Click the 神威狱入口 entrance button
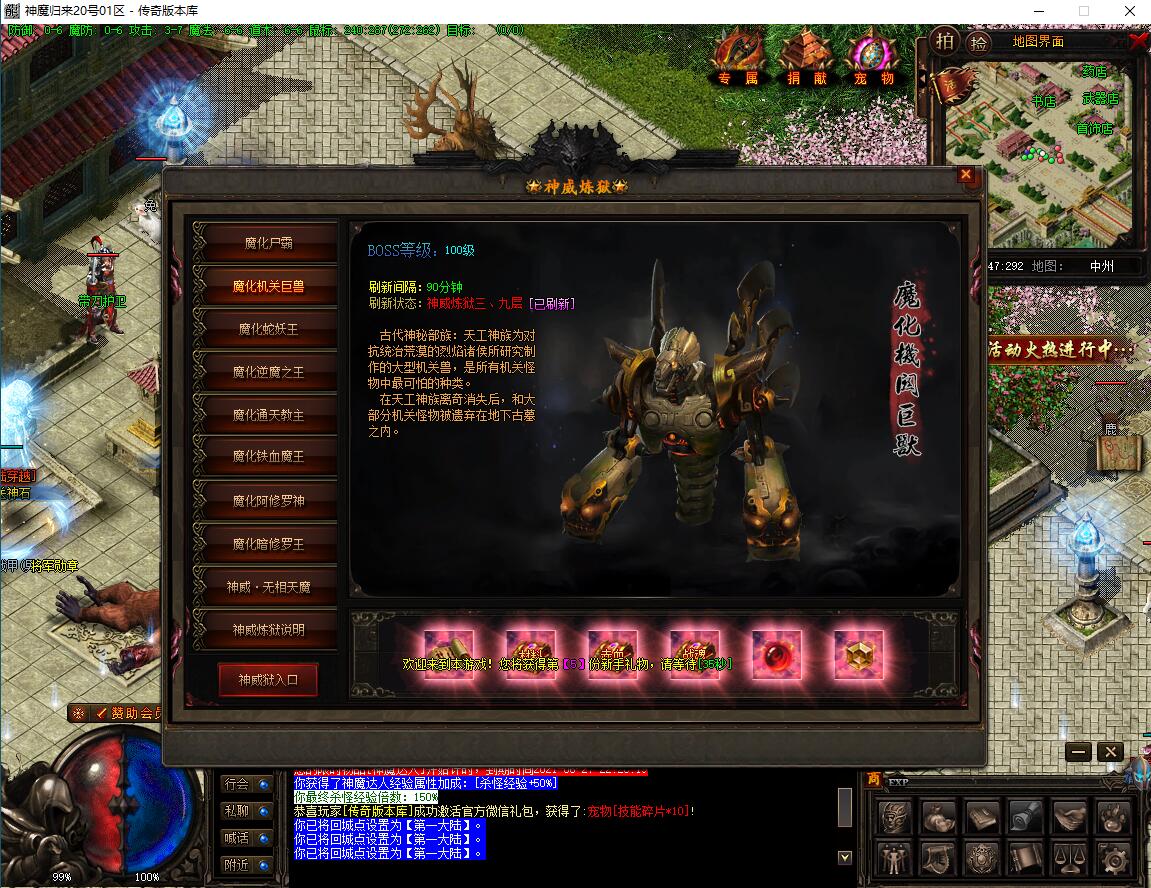 click(x=268, y=680)
